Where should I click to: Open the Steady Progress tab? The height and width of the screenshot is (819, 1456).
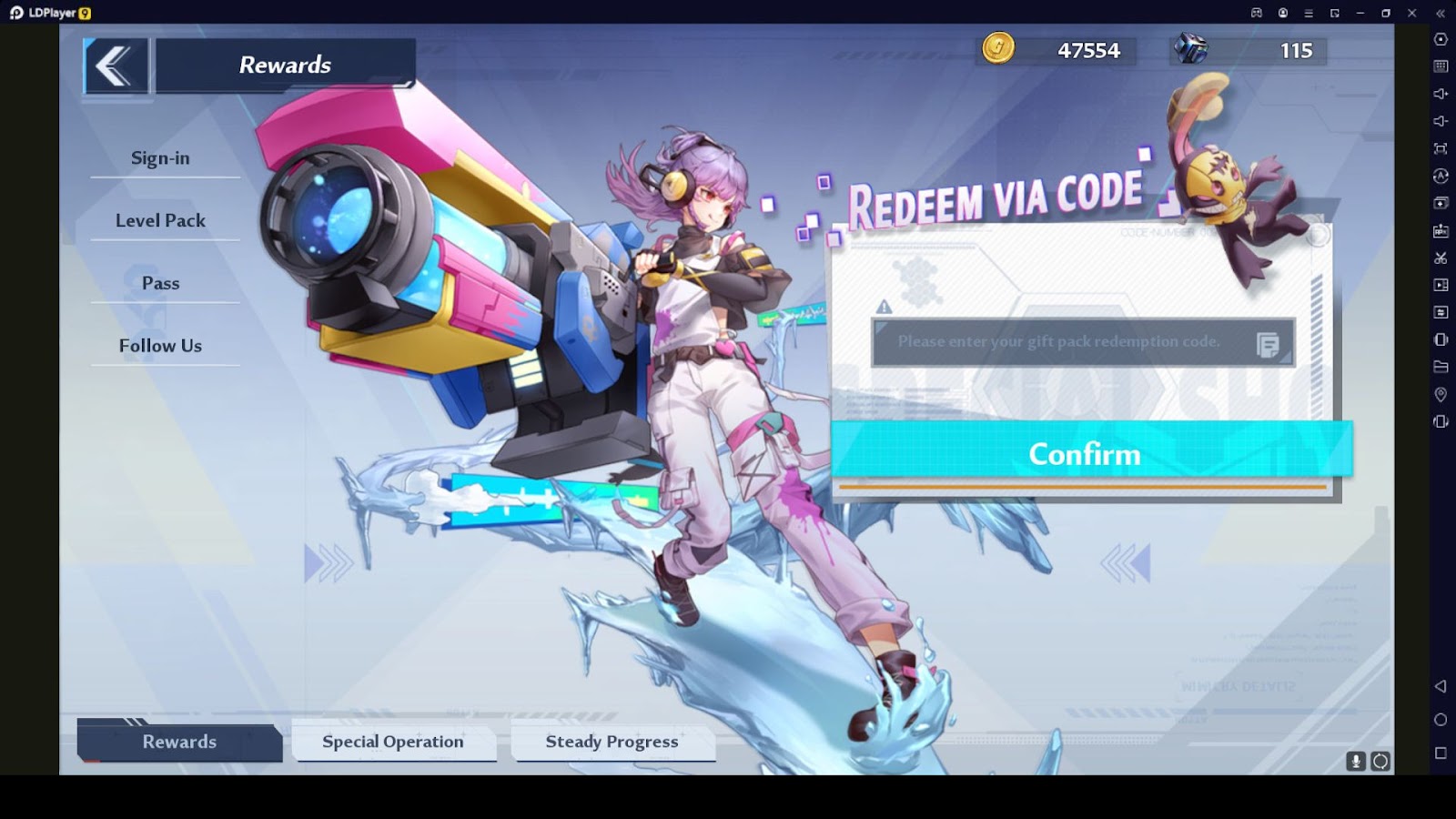[612, 742]
